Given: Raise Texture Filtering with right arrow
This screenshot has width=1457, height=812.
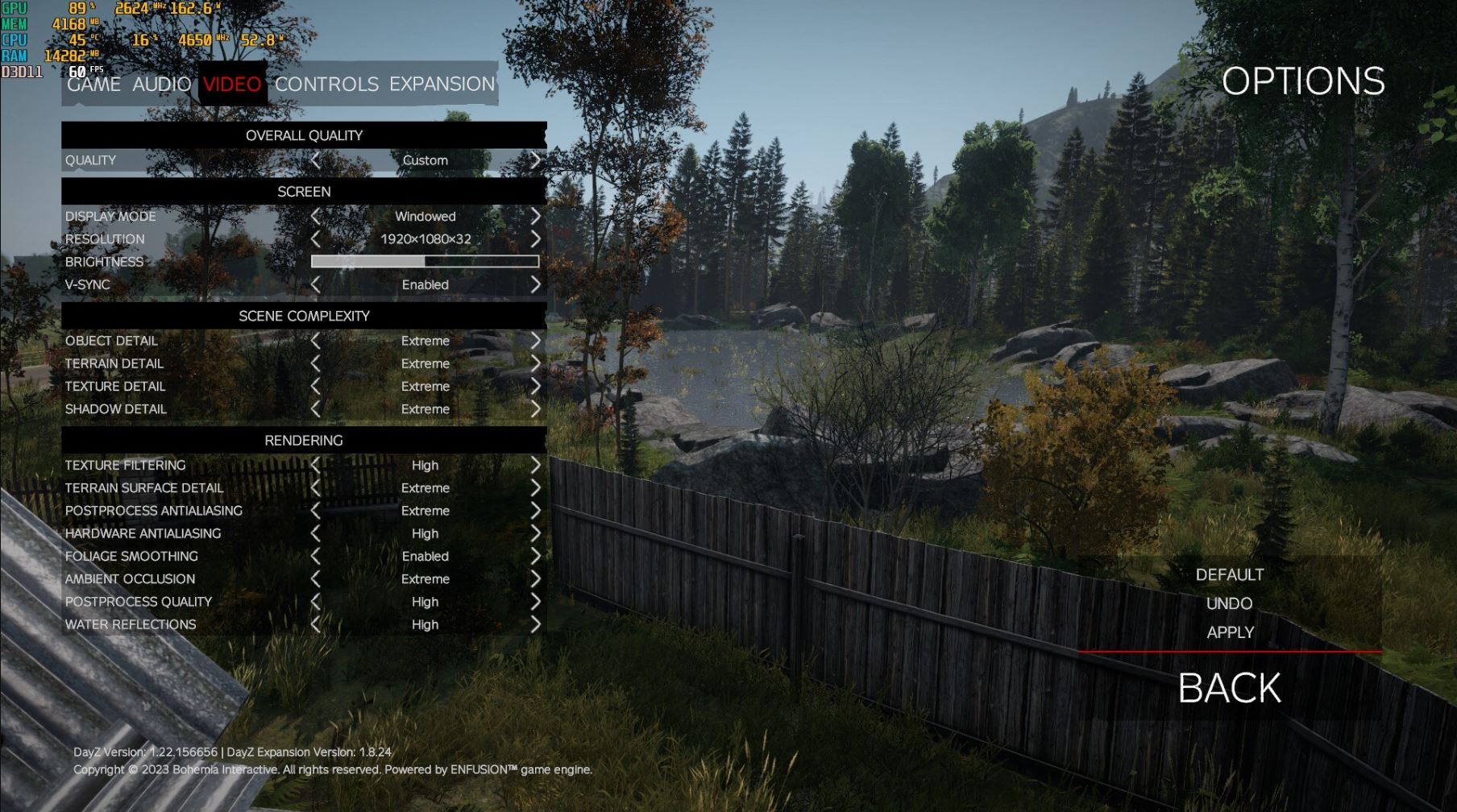Looking at the screenshot, I should click(x=535, y=465).
